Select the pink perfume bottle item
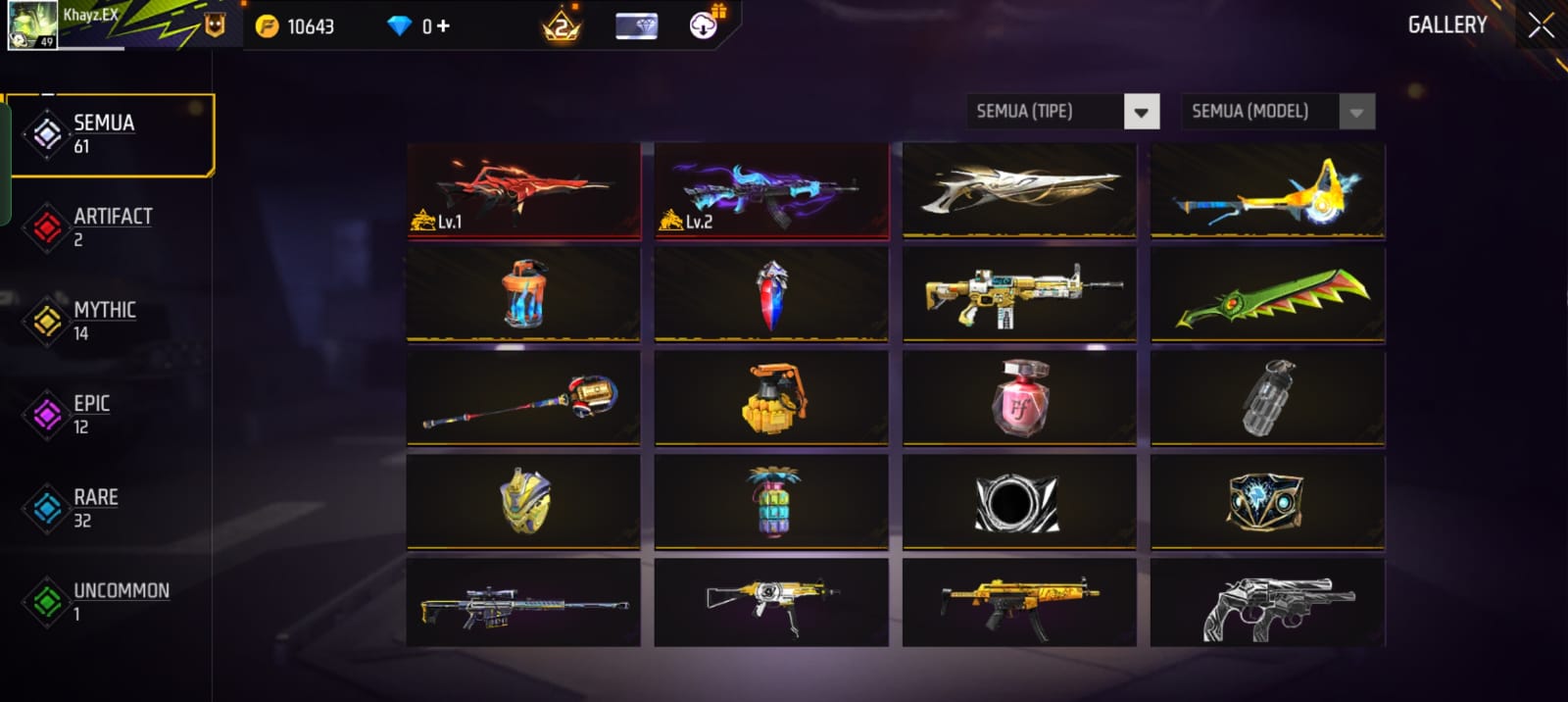The image size is (1568, 702). point(1019,398)
